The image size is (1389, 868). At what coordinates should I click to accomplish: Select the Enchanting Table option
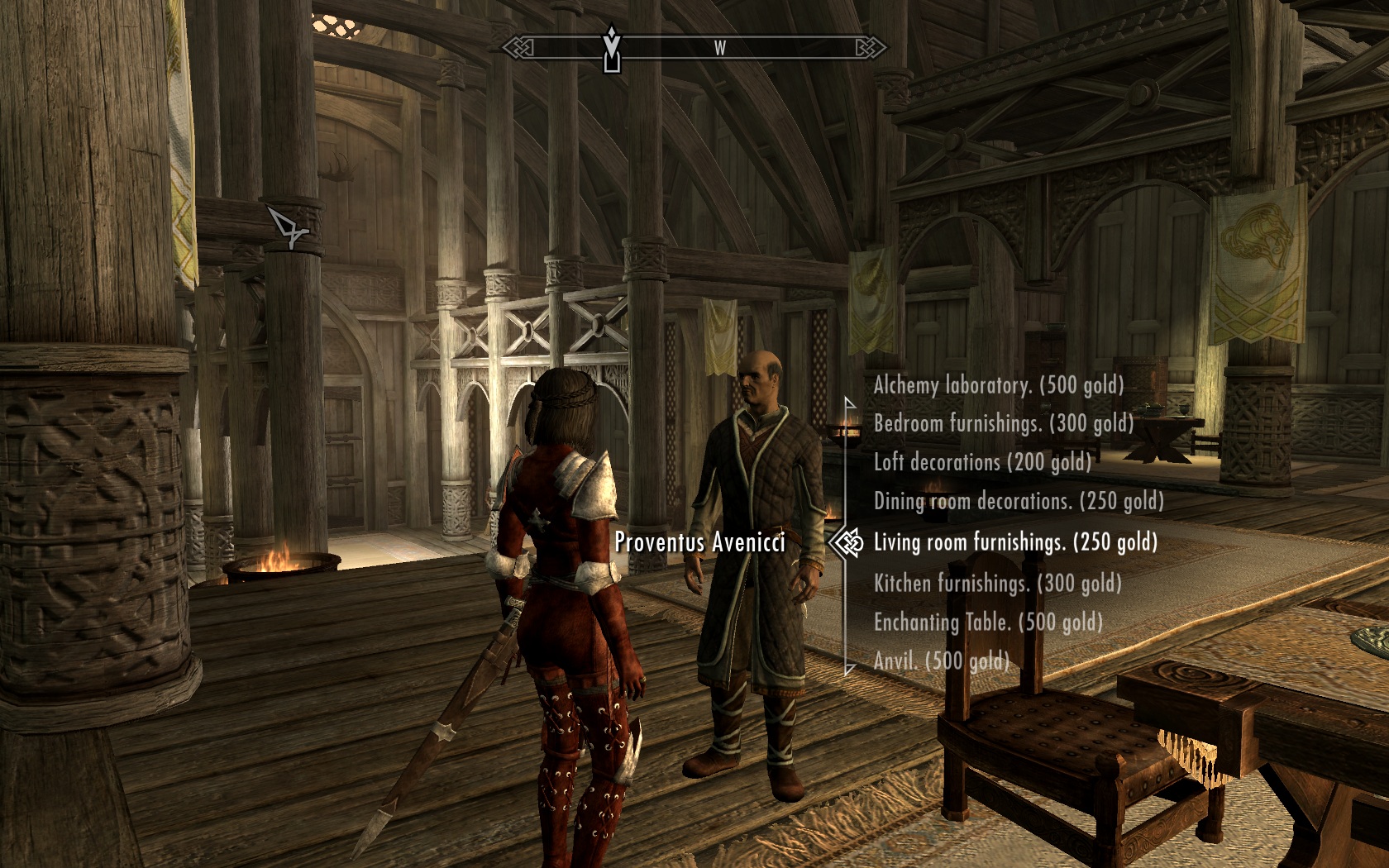990,623
